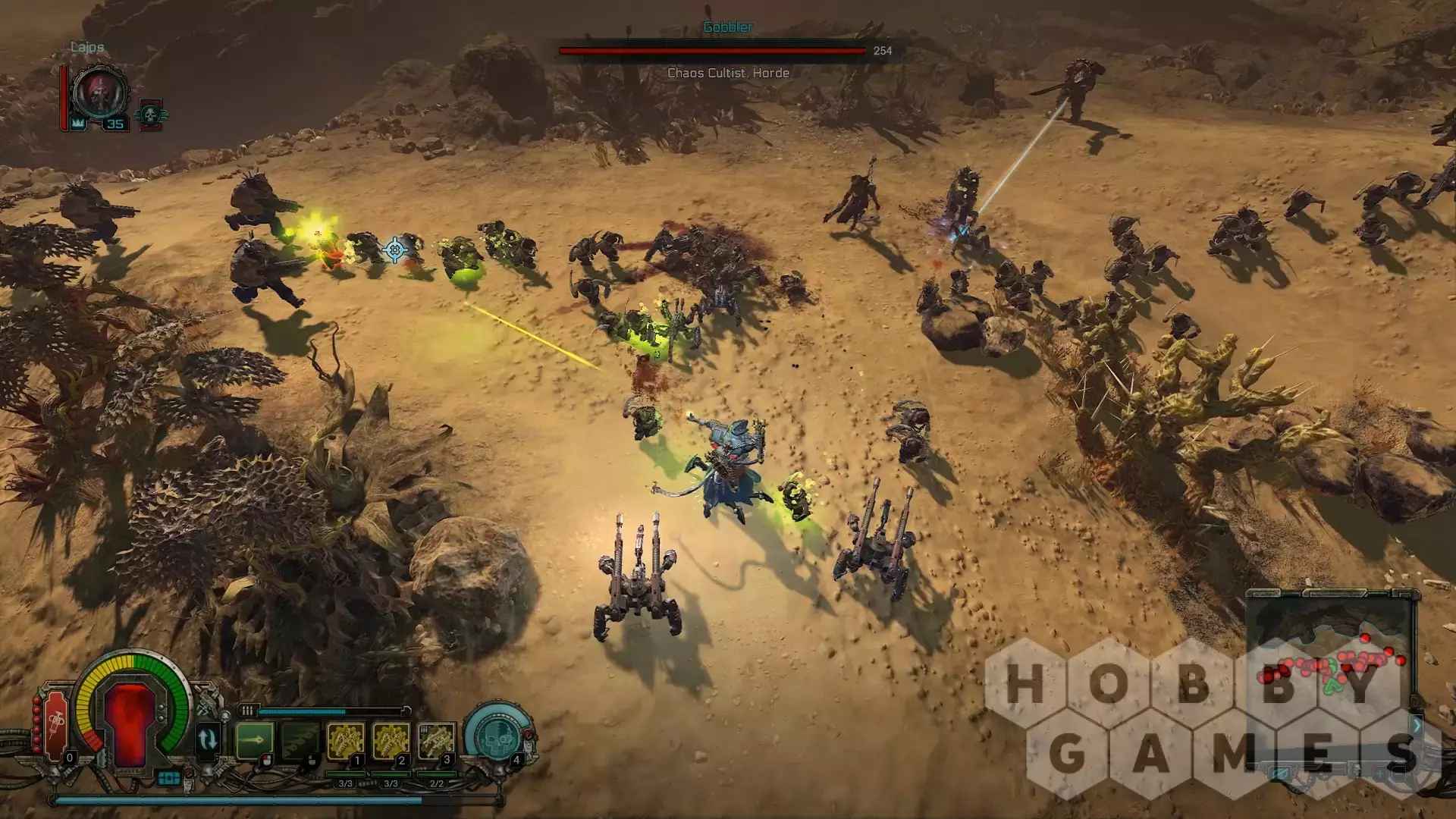The height and width of the screenshot is (819, 1456).
Task: Click the weapon swap arrows button
Action: pos(207,739)
